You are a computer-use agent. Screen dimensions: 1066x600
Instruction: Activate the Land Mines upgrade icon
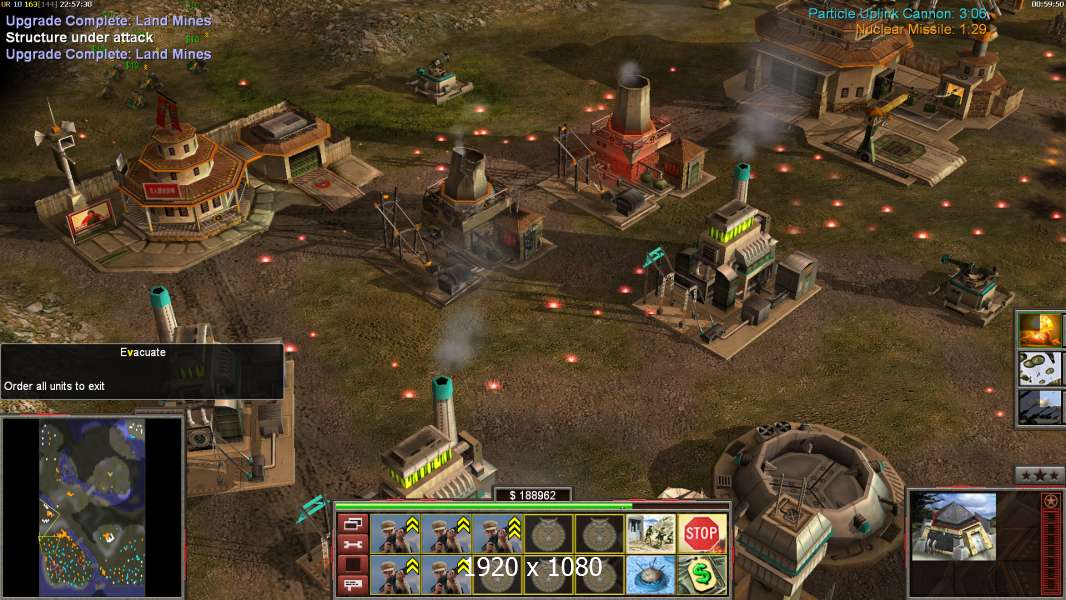point(651,575)
